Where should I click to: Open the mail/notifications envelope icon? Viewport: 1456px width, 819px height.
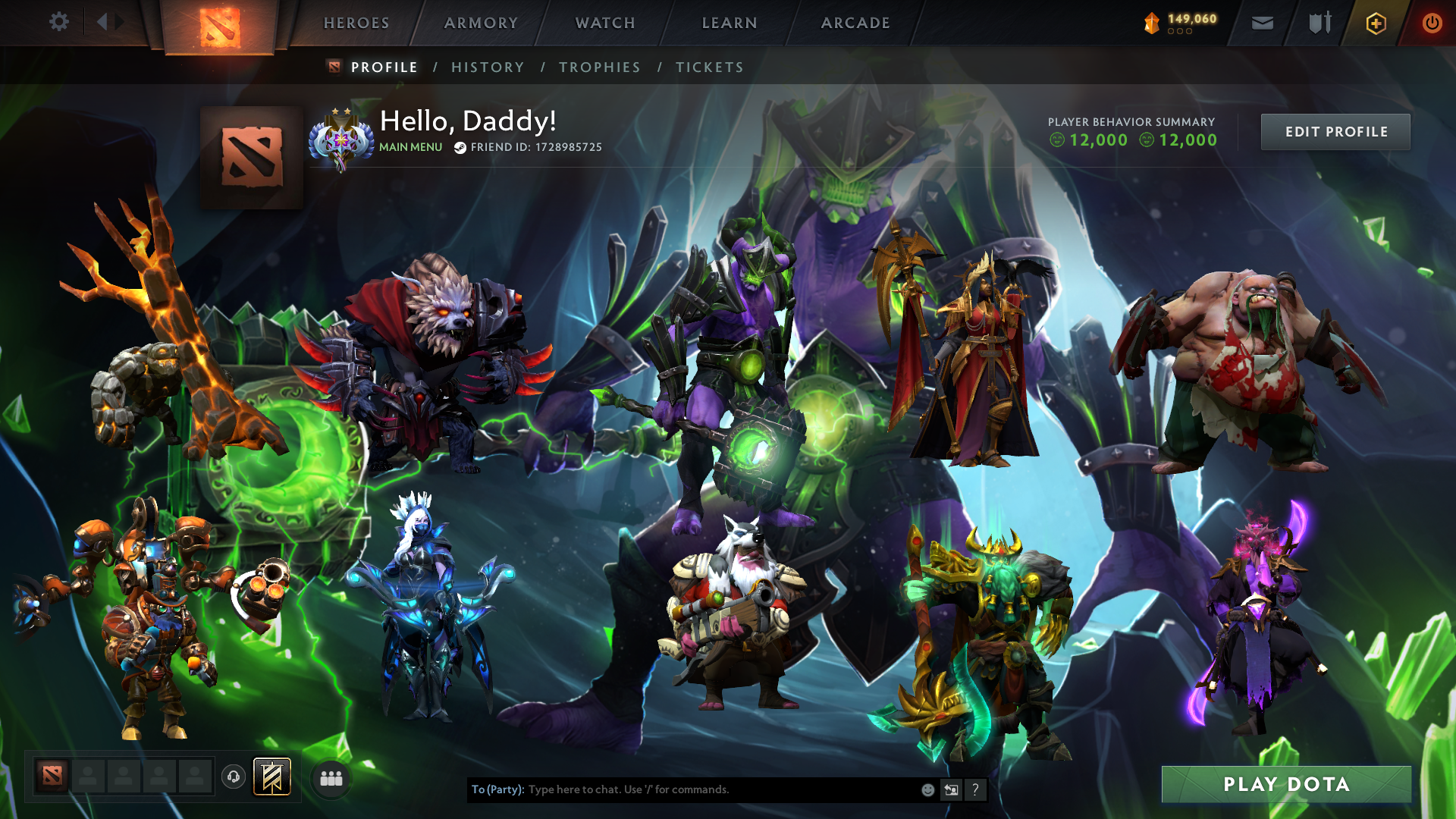[1261, 23]
